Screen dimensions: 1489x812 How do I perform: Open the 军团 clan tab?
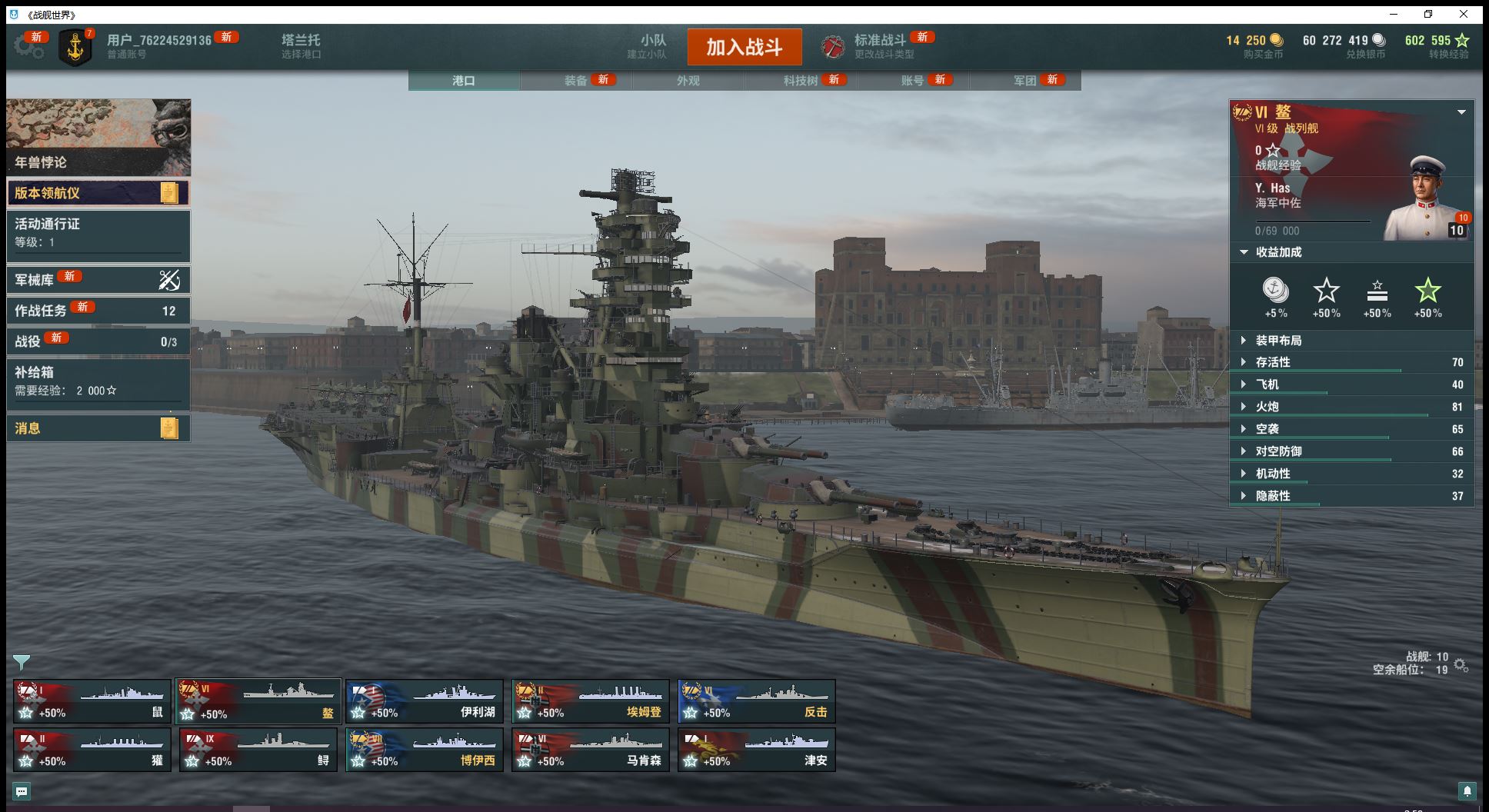1025,81
